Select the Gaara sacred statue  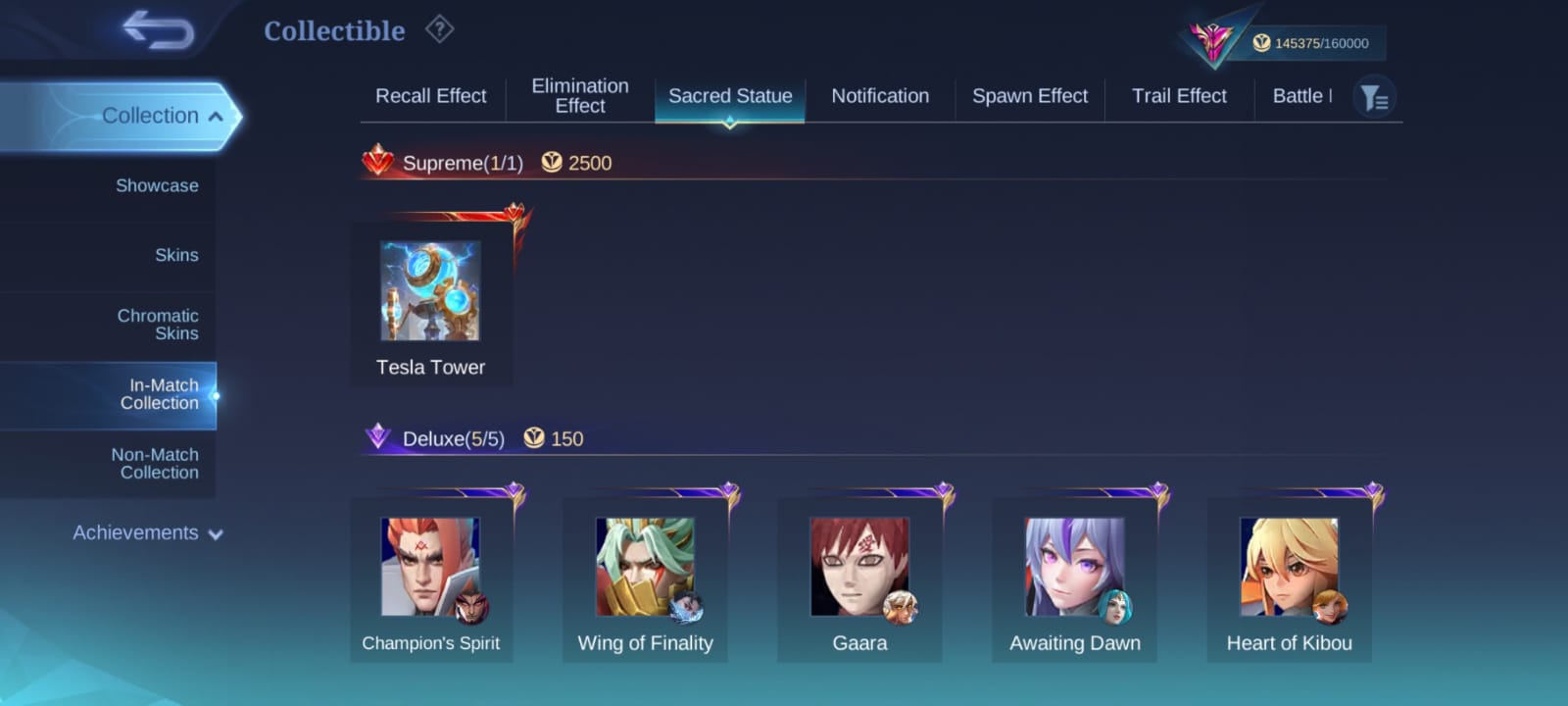click(859, 579)
